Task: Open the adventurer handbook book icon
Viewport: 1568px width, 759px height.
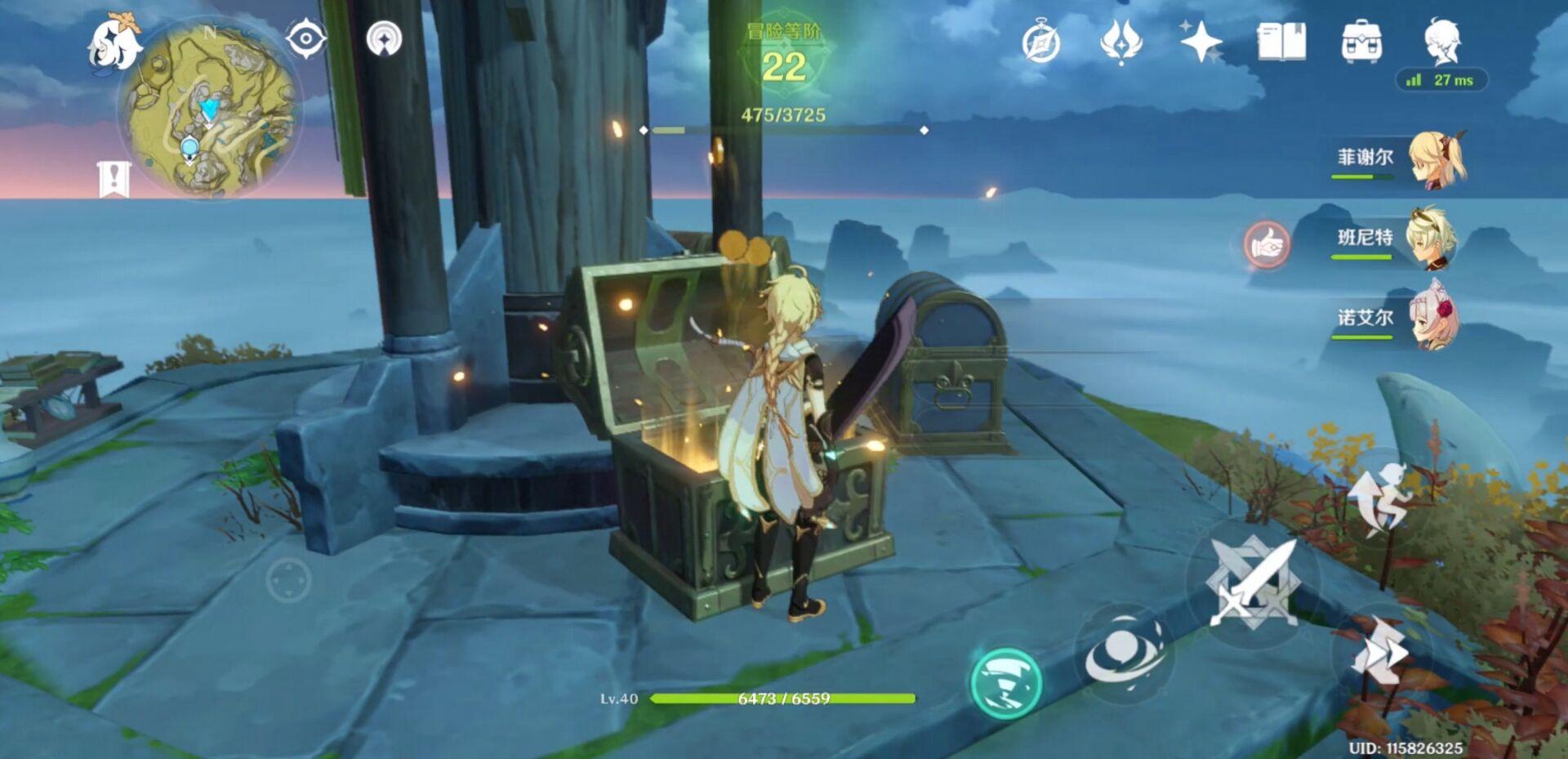Action: click(1281, 41)
